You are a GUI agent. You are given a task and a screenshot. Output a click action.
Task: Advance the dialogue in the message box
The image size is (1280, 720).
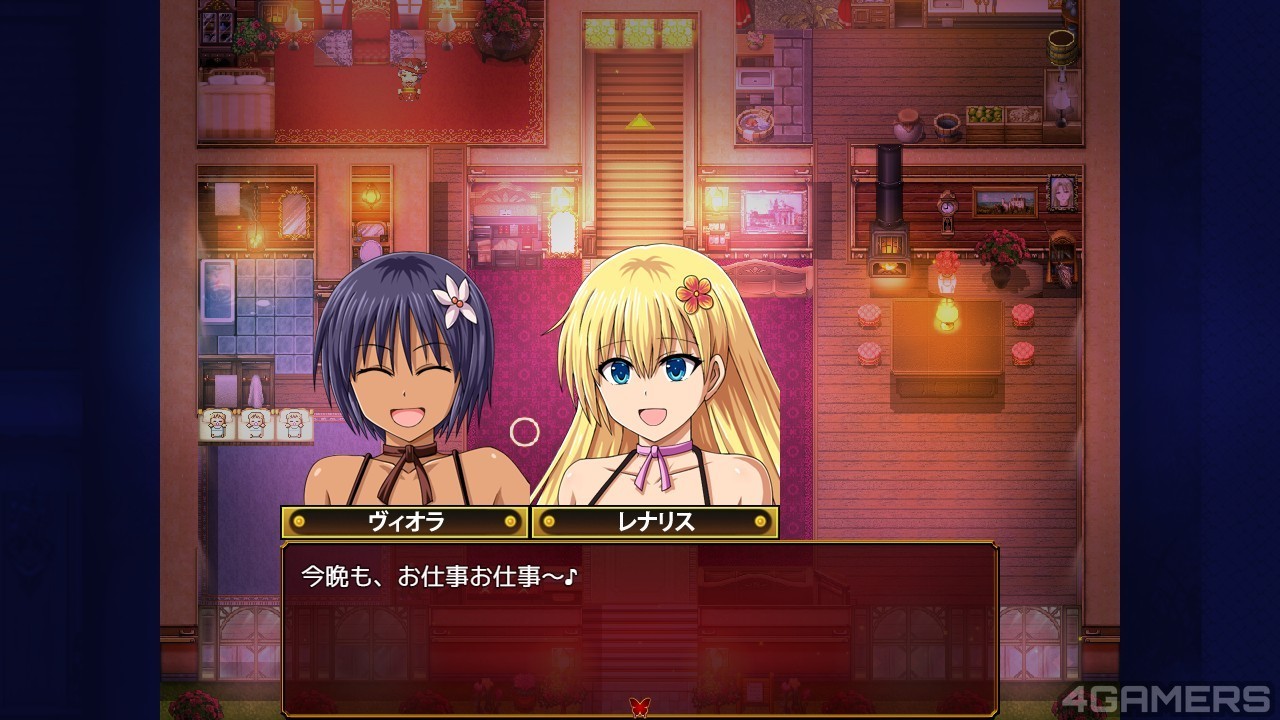[x=640, y=620]
